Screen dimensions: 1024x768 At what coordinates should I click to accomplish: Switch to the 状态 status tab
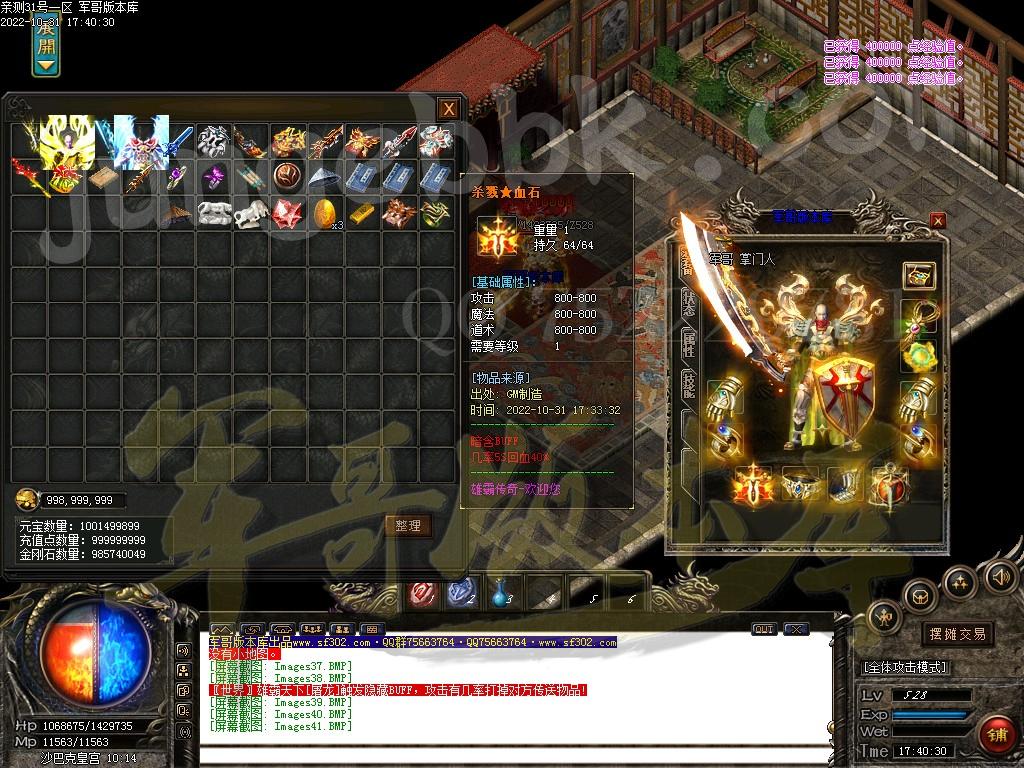pos(689,305)
